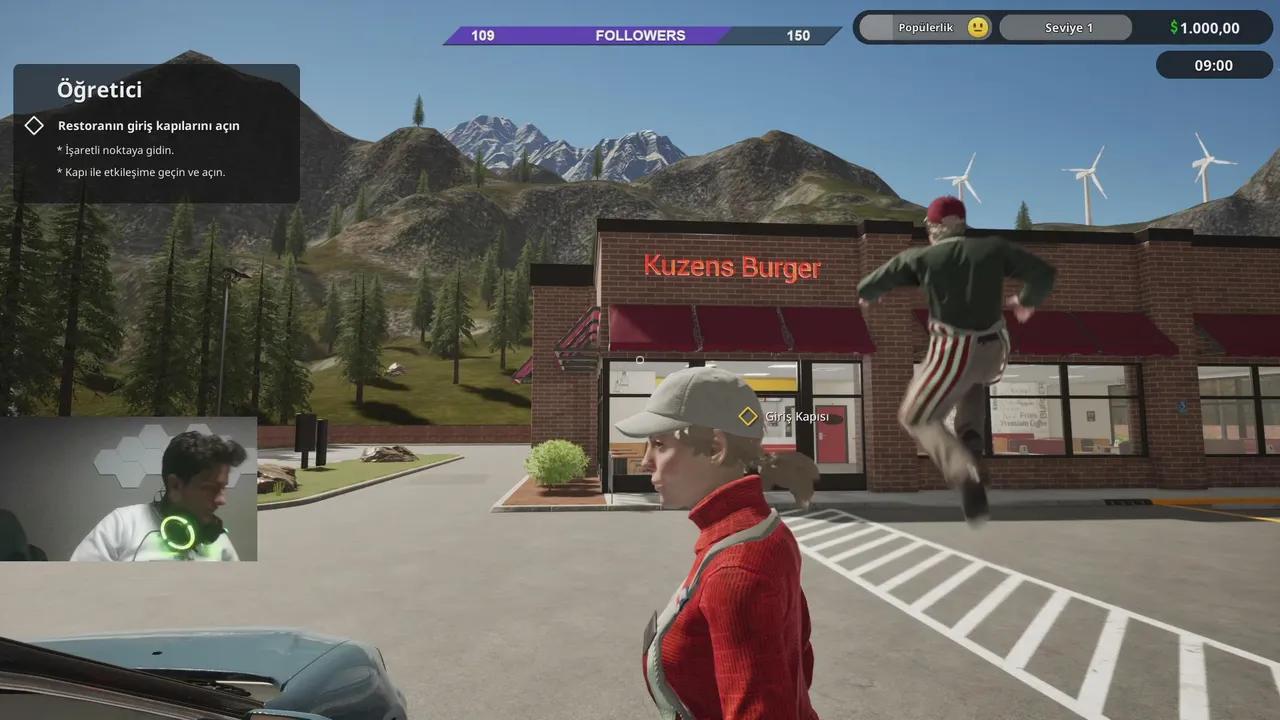This screenshot has width=1280, height=720.
Task: Expand the Seviye 1 level details
Action: point(1065,27)
